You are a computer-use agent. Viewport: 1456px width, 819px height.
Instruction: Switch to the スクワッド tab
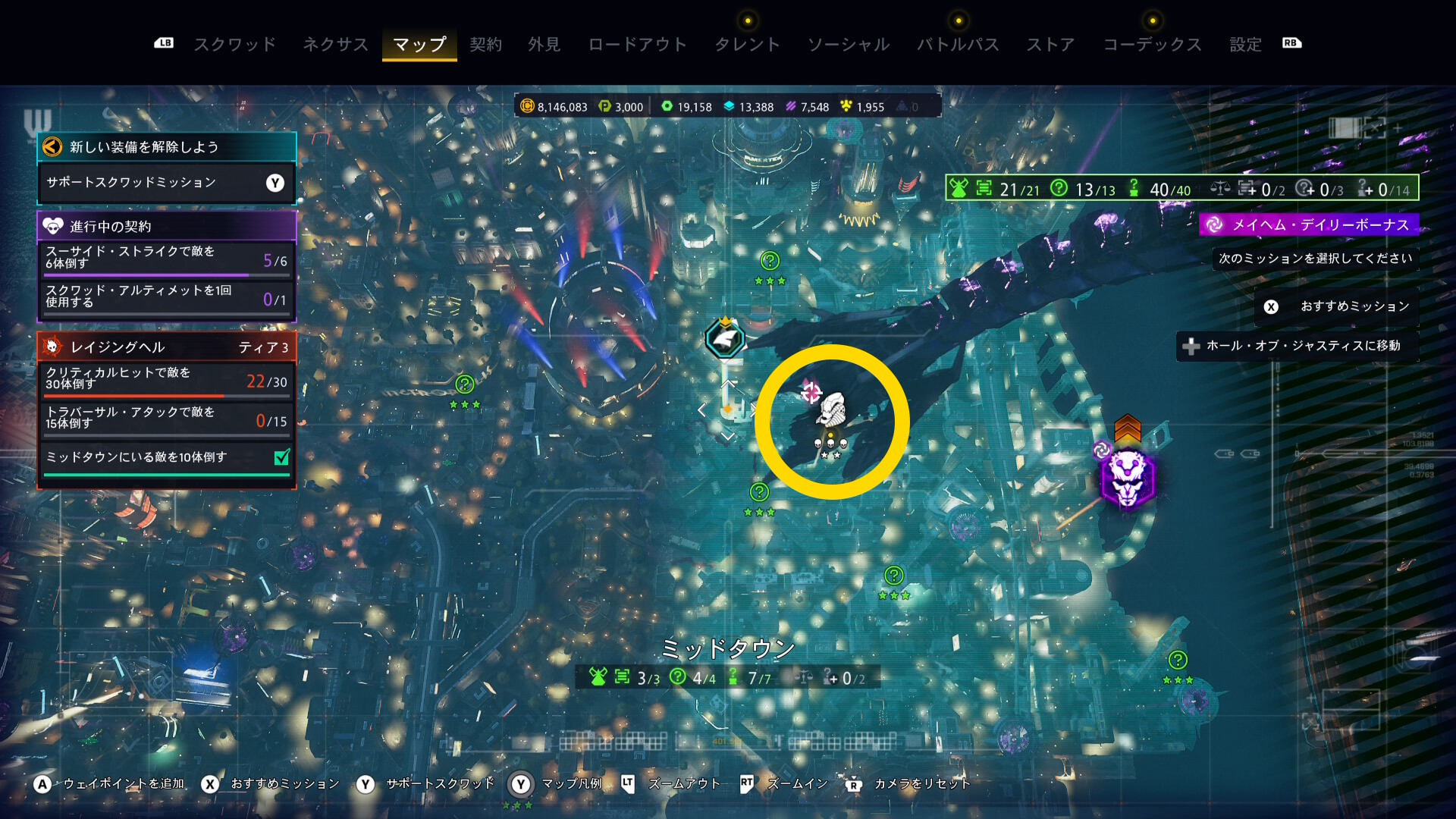click(x=235, y=45)
